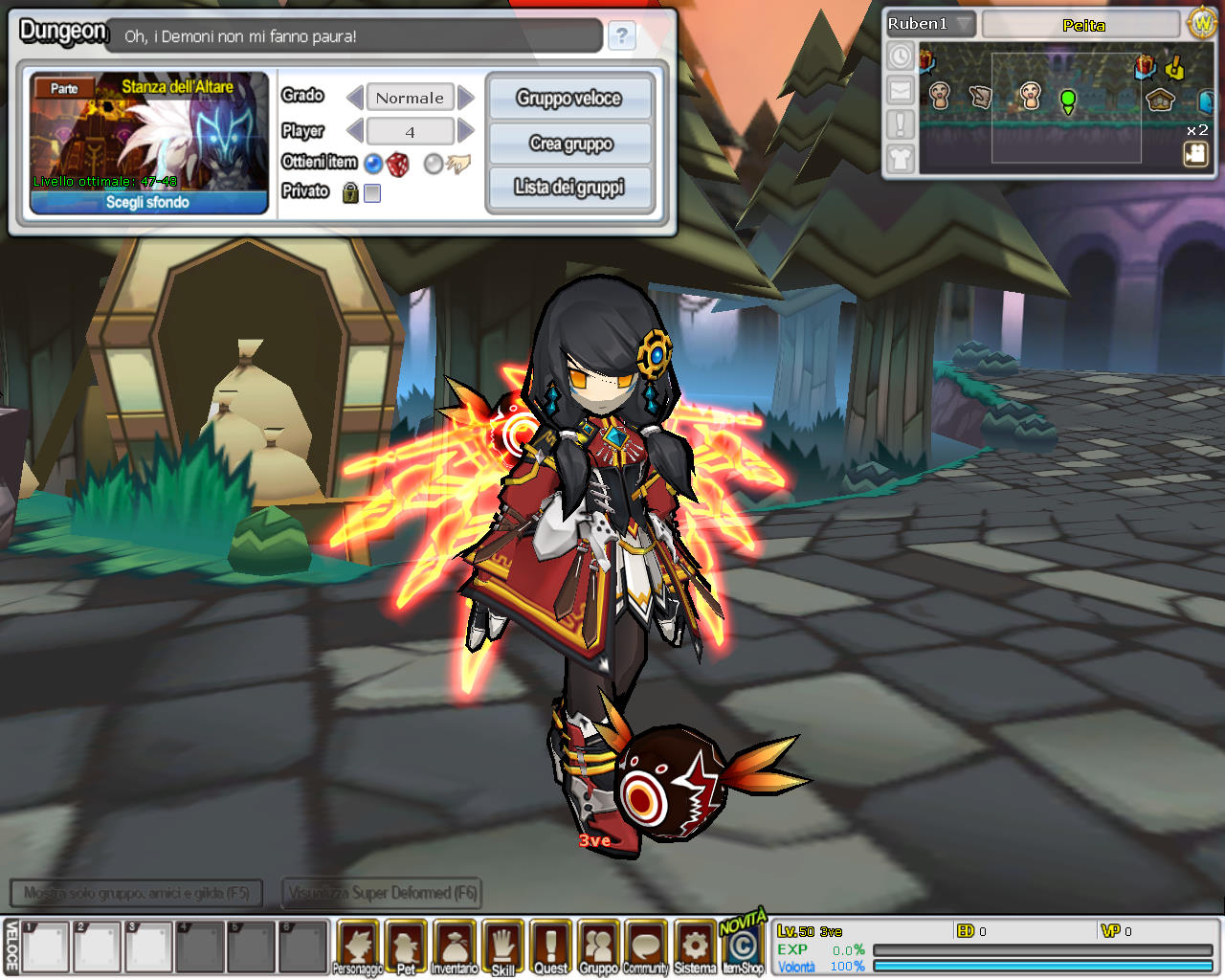Toggle the Privato checkbox
1225x980 pixels.
(x=372, y=193)
